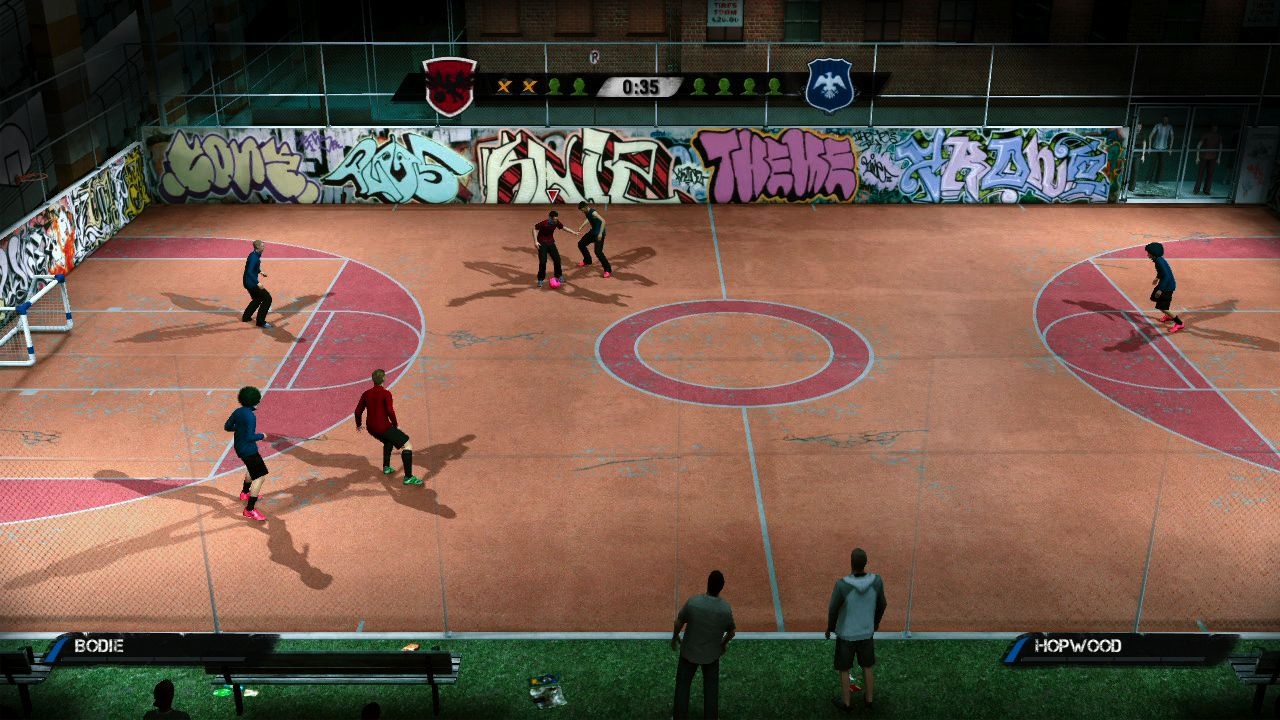
Task: Click the blue stripe on the BODIE banner
Action: click(x=55, y=650)
